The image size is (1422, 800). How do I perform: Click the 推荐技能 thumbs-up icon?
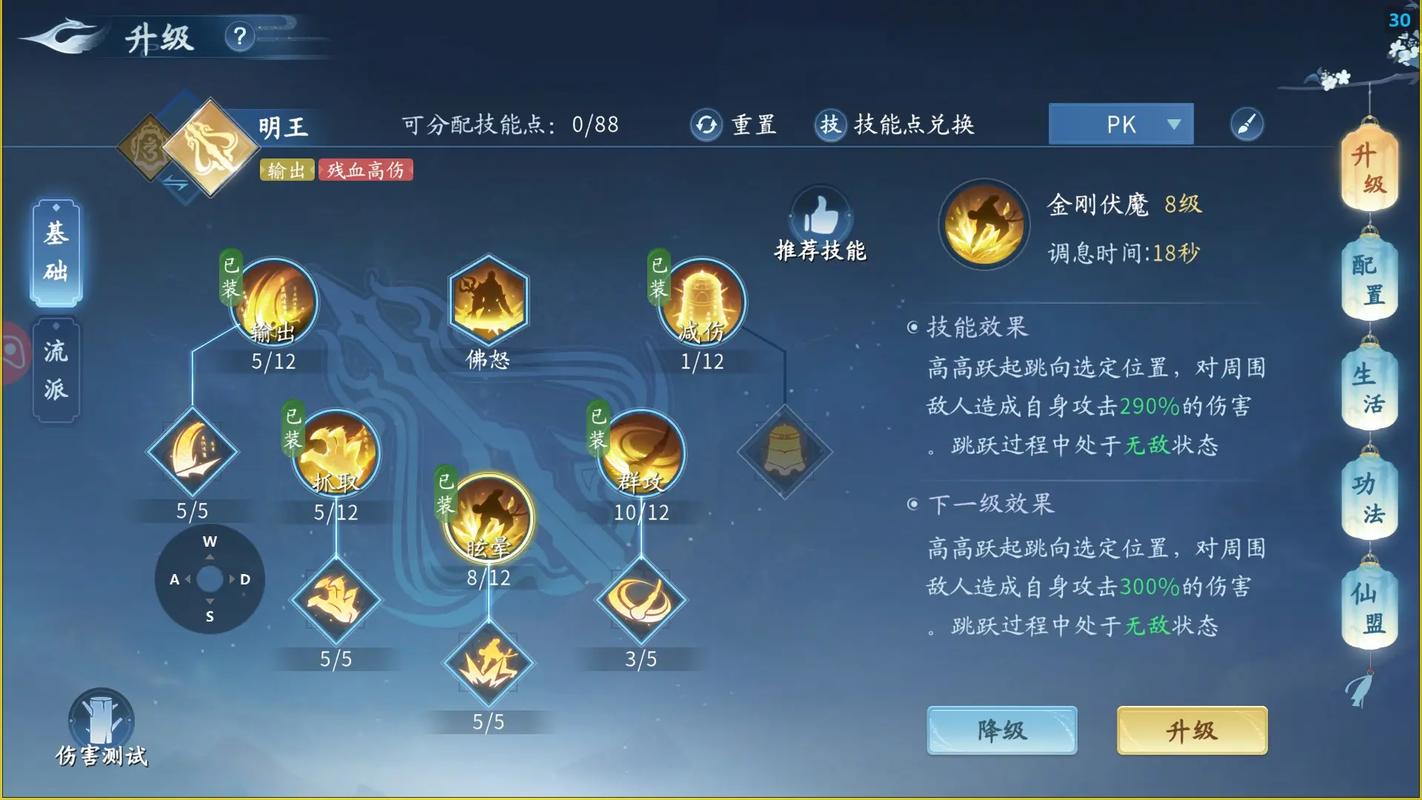820,212
